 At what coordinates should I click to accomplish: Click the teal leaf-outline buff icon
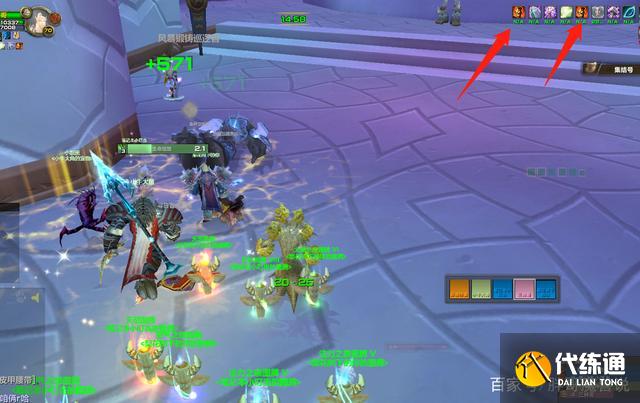629,12
